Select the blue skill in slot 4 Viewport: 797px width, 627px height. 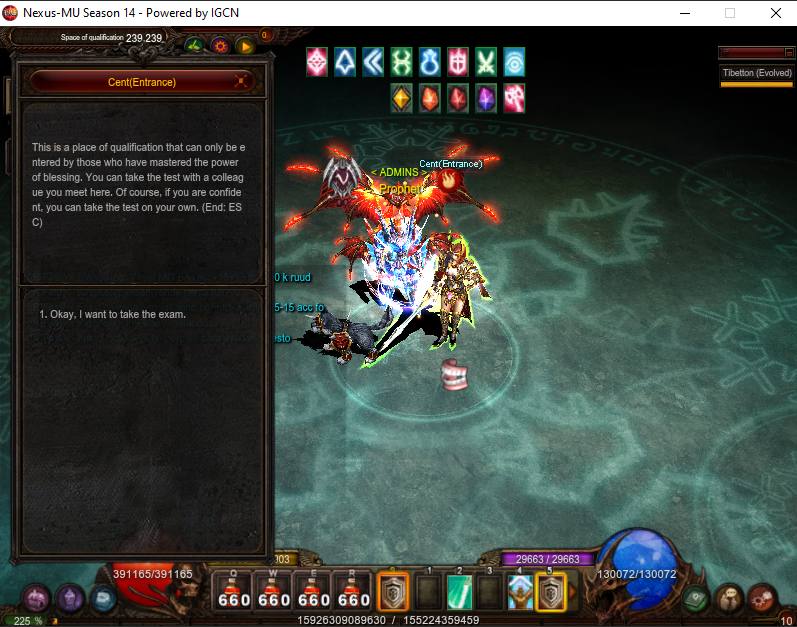[520, 592]
